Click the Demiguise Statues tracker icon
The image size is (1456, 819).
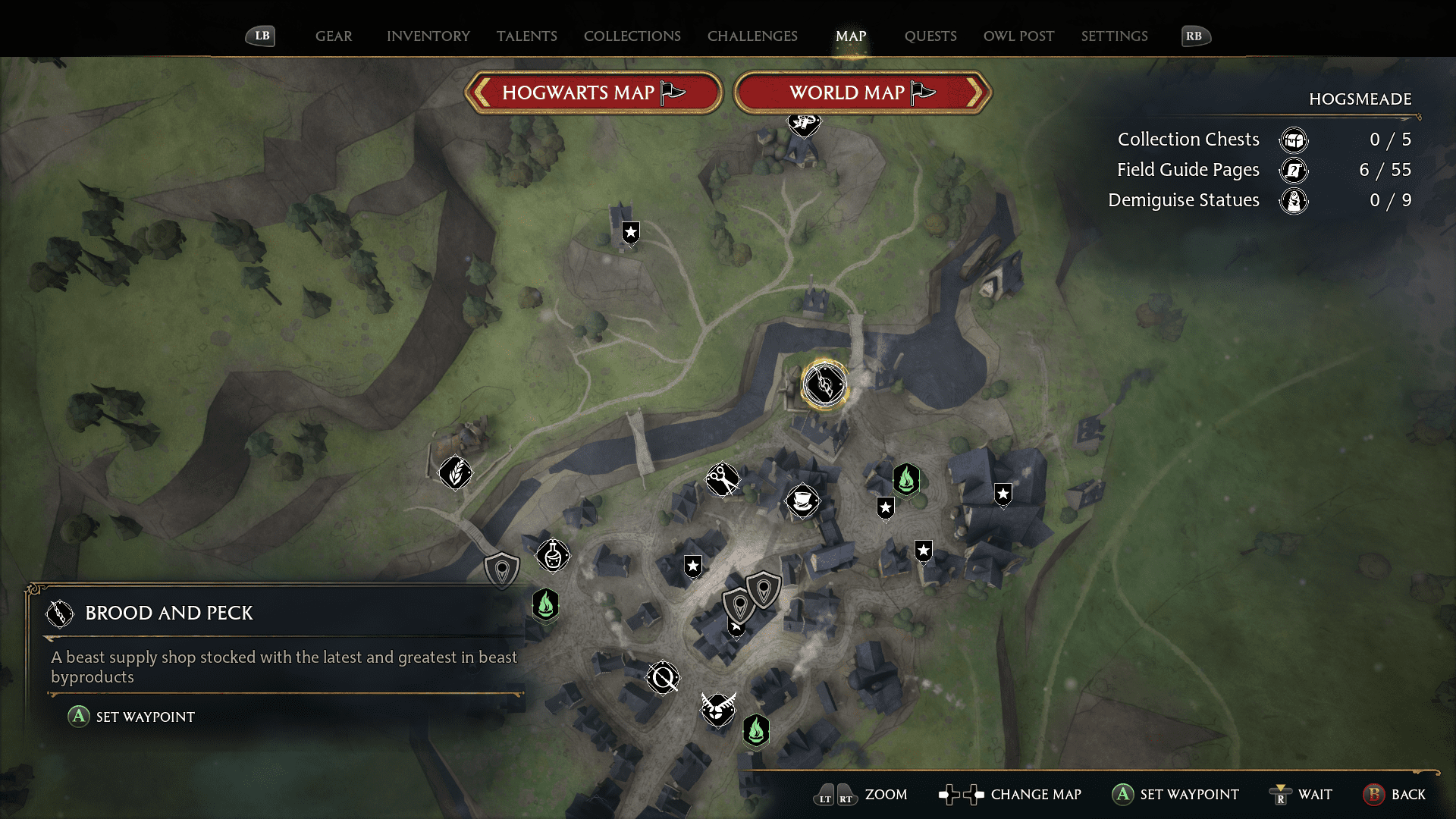coord(1294,201)
